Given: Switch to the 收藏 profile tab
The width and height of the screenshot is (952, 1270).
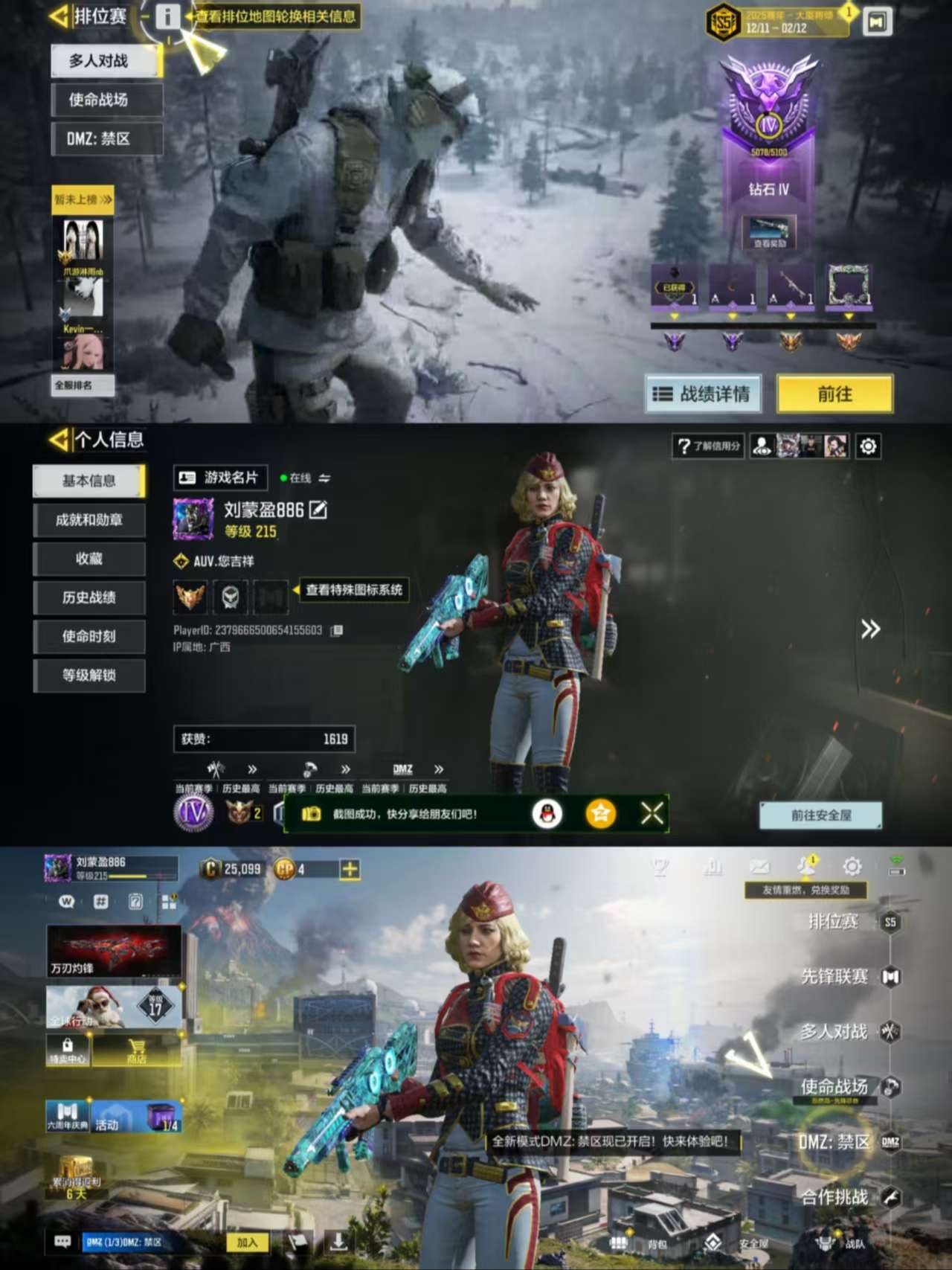Looking at the screenshot, I should [89, 559].
